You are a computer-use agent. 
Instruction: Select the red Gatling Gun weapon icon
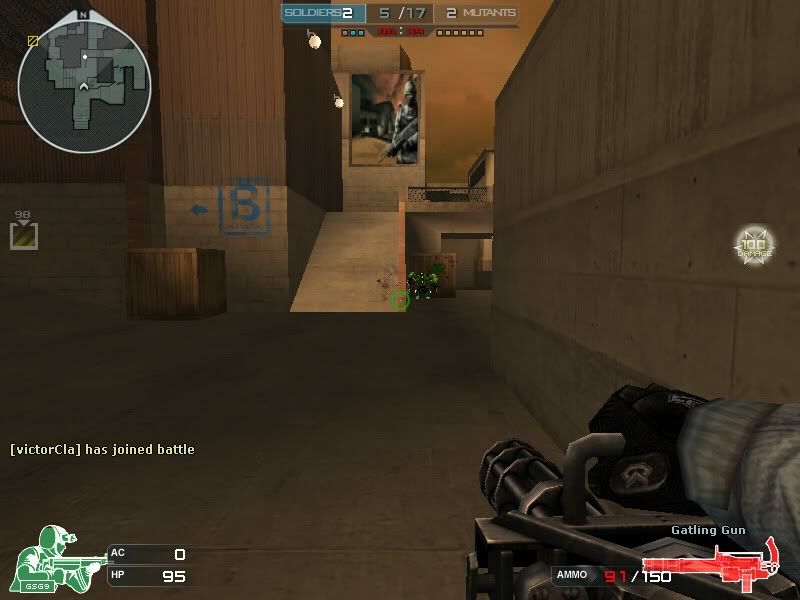711,565
